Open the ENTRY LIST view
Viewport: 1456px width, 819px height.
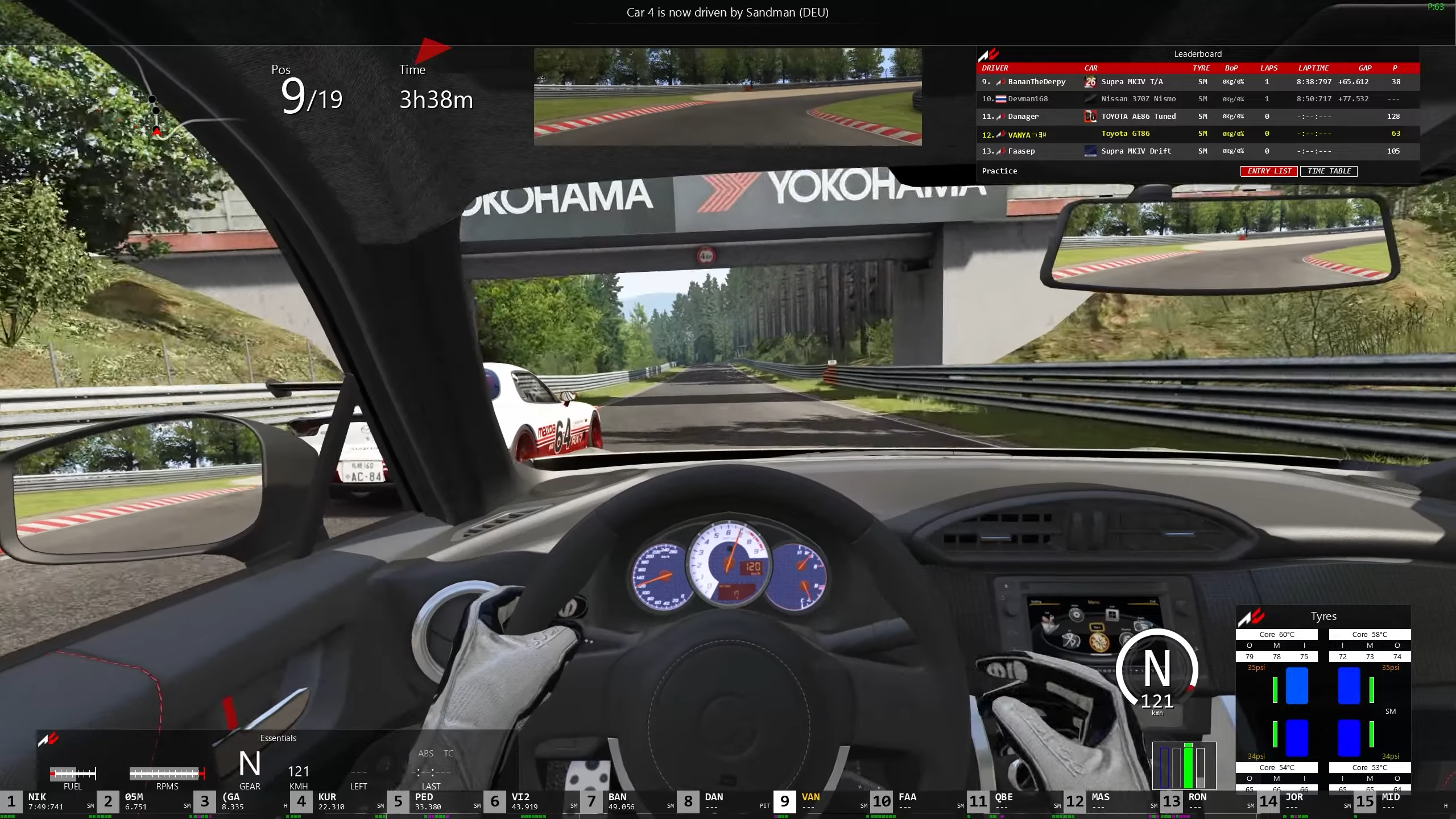pos(1269,171)
